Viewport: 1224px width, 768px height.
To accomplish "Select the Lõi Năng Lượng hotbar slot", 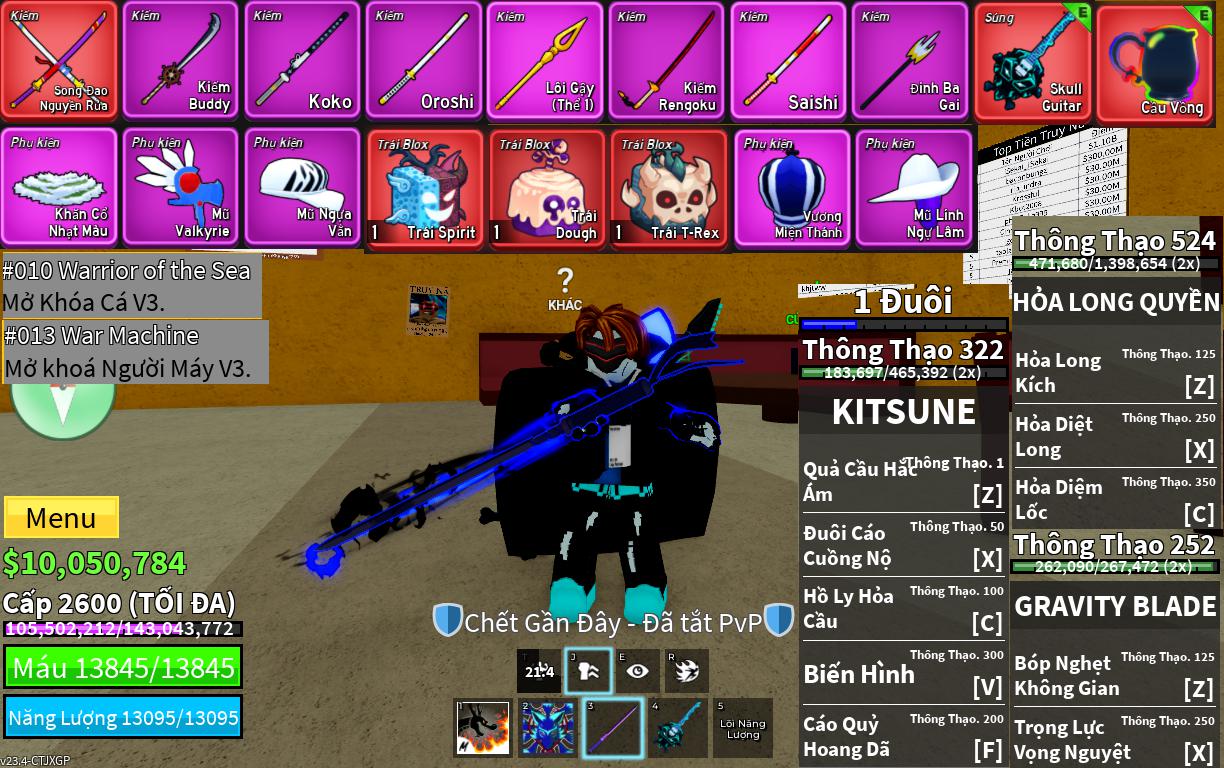I will point(742,728).
